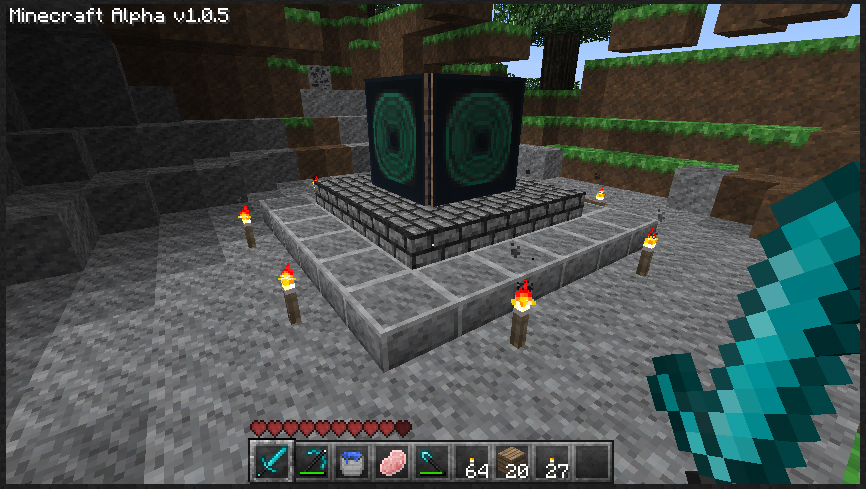This screenshot has width=866, height=489.
Task: Choose the raw porkchop slot
Action: [391, 462]
